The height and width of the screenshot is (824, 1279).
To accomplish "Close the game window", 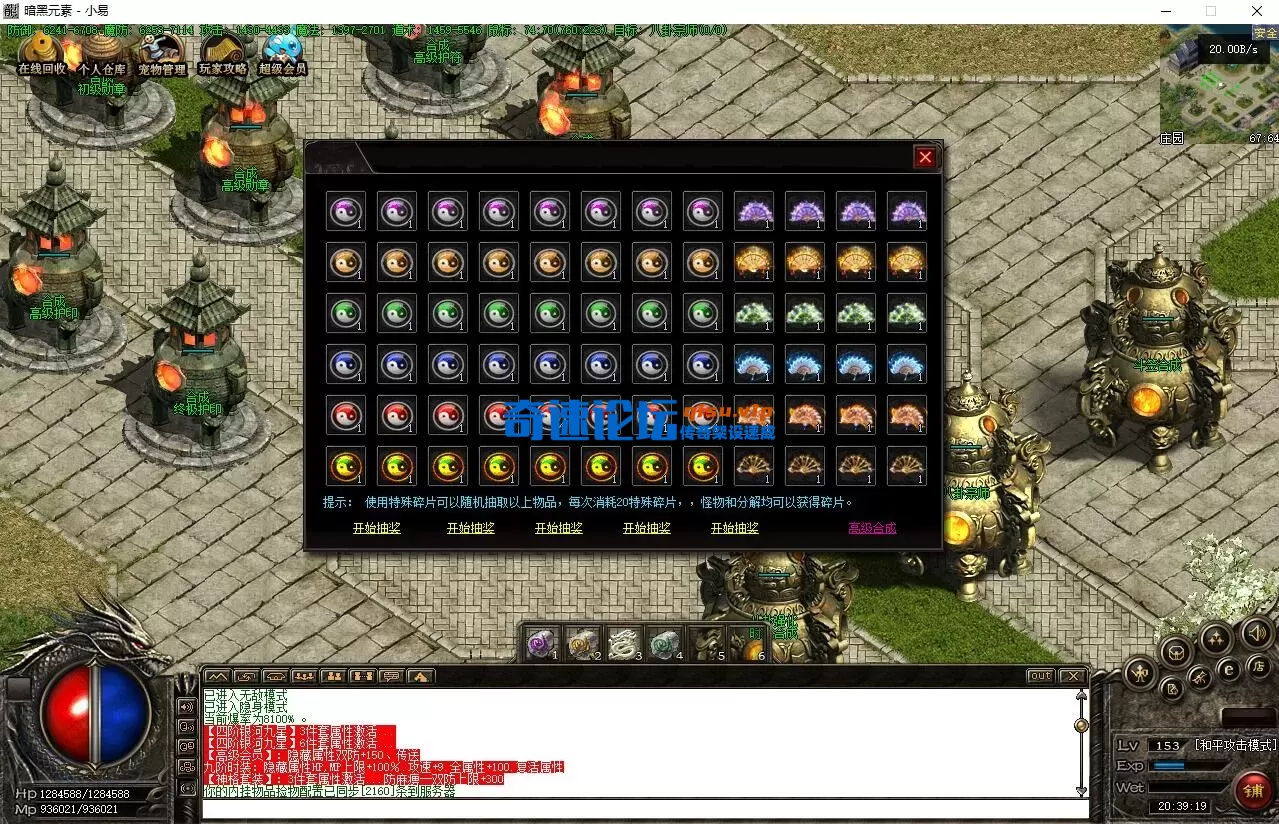I will click(1256, 11).
